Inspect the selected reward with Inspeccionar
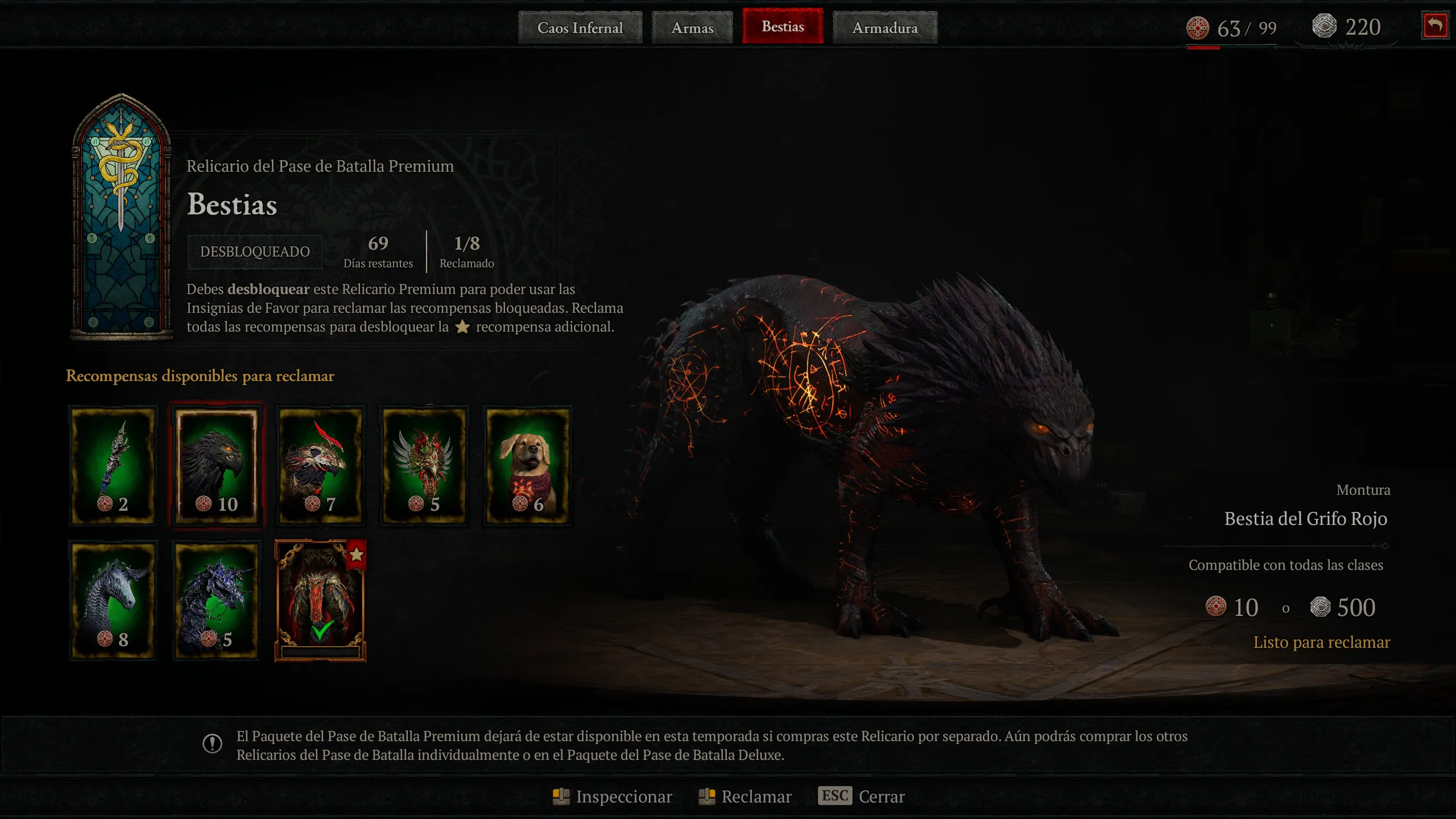1456x819 pixels. [x=613, y=796]
